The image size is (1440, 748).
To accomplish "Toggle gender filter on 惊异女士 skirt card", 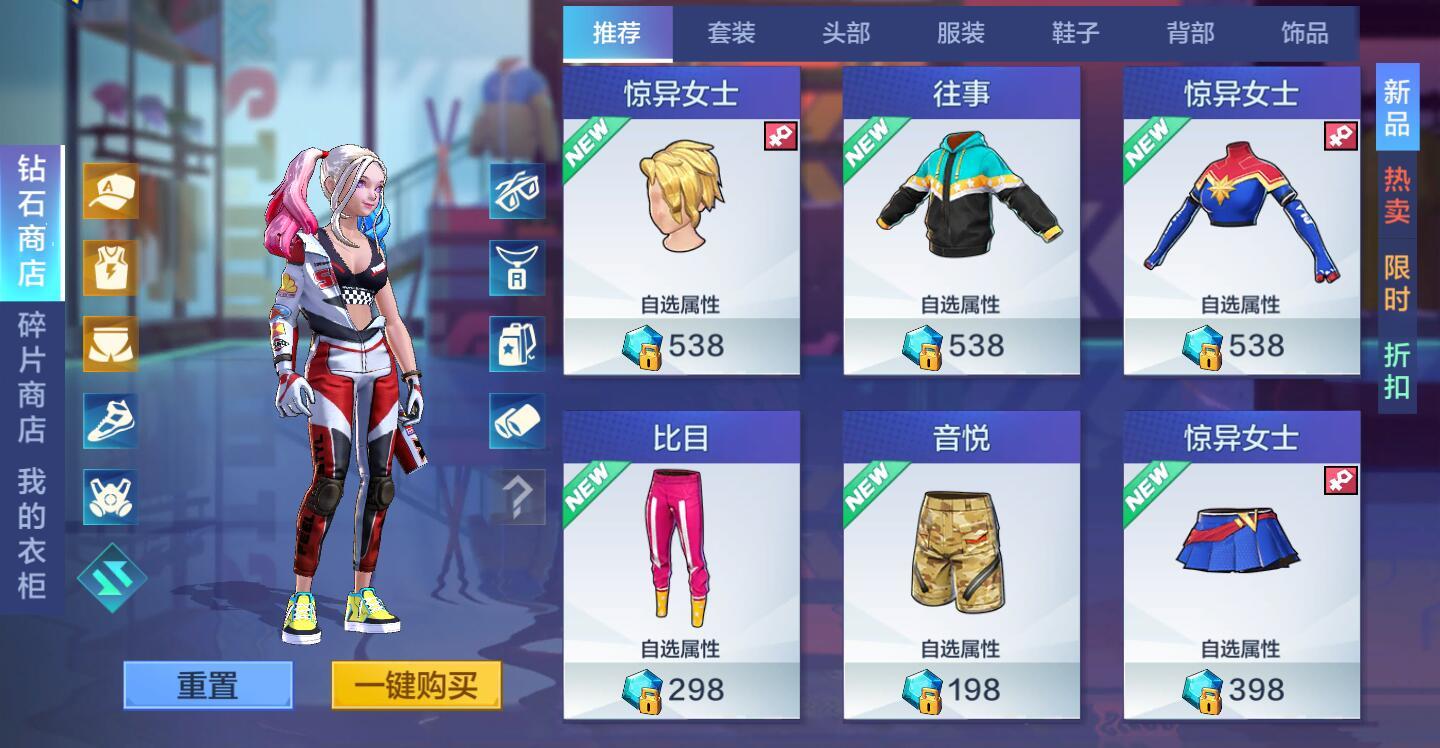I will (1342, 479).
